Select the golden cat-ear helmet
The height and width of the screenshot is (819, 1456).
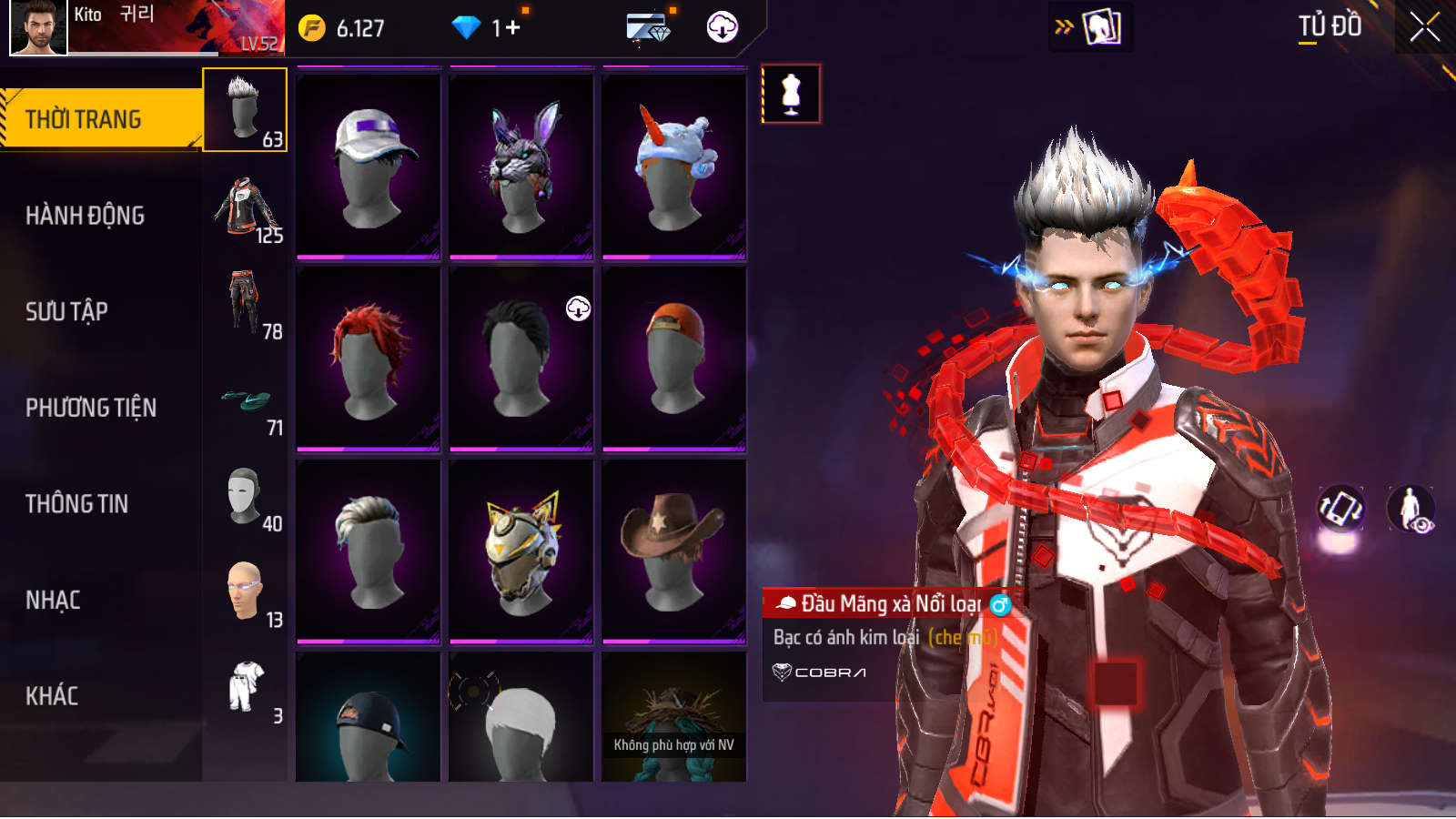coord(521,551)
